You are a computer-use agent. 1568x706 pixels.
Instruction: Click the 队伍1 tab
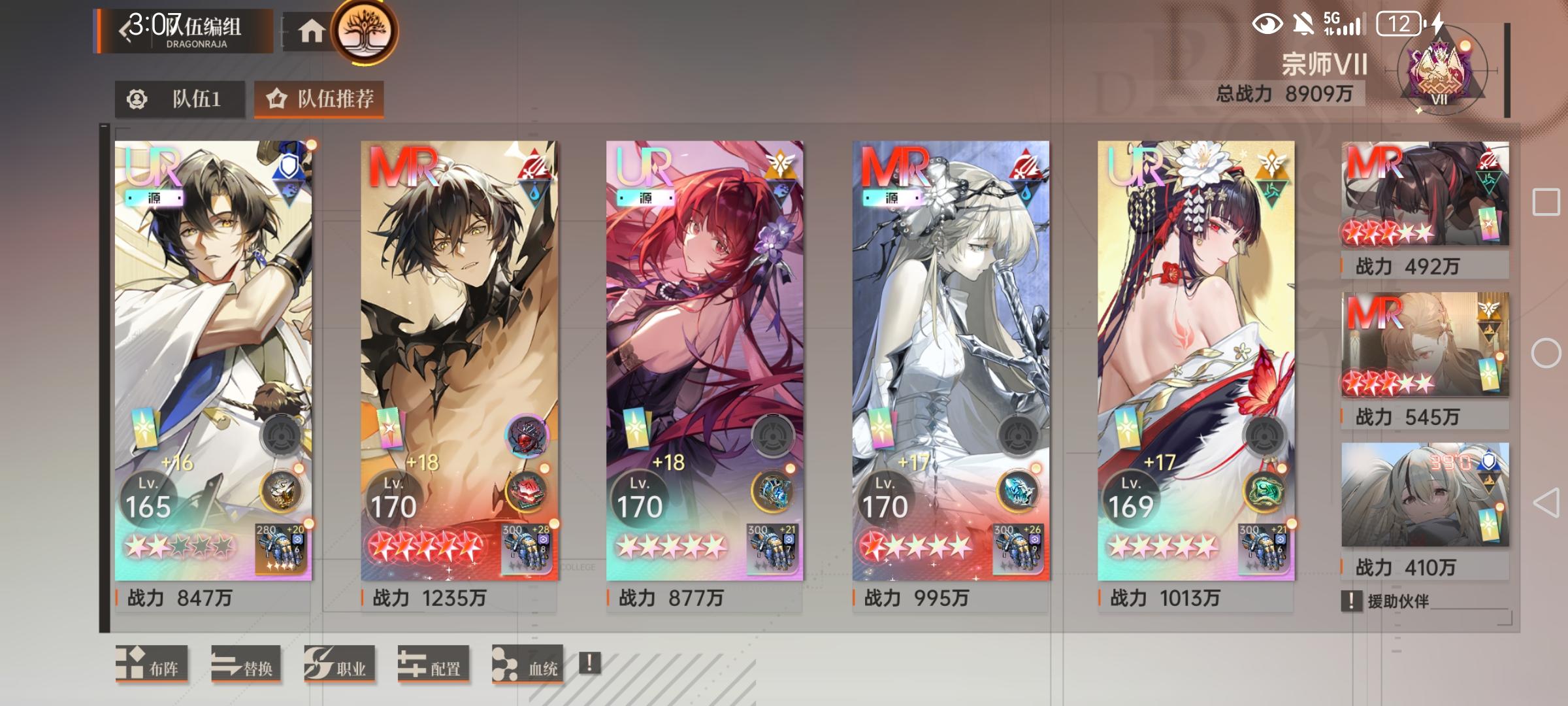pos(180,100)
